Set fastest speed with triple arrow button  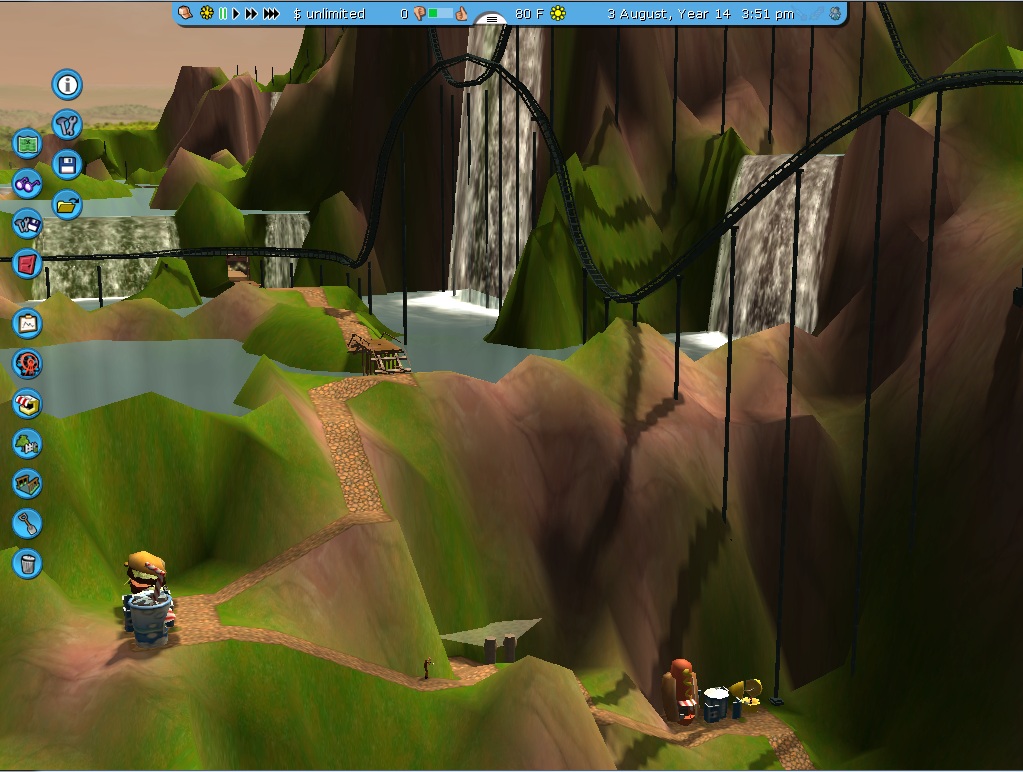pos(271,14)
